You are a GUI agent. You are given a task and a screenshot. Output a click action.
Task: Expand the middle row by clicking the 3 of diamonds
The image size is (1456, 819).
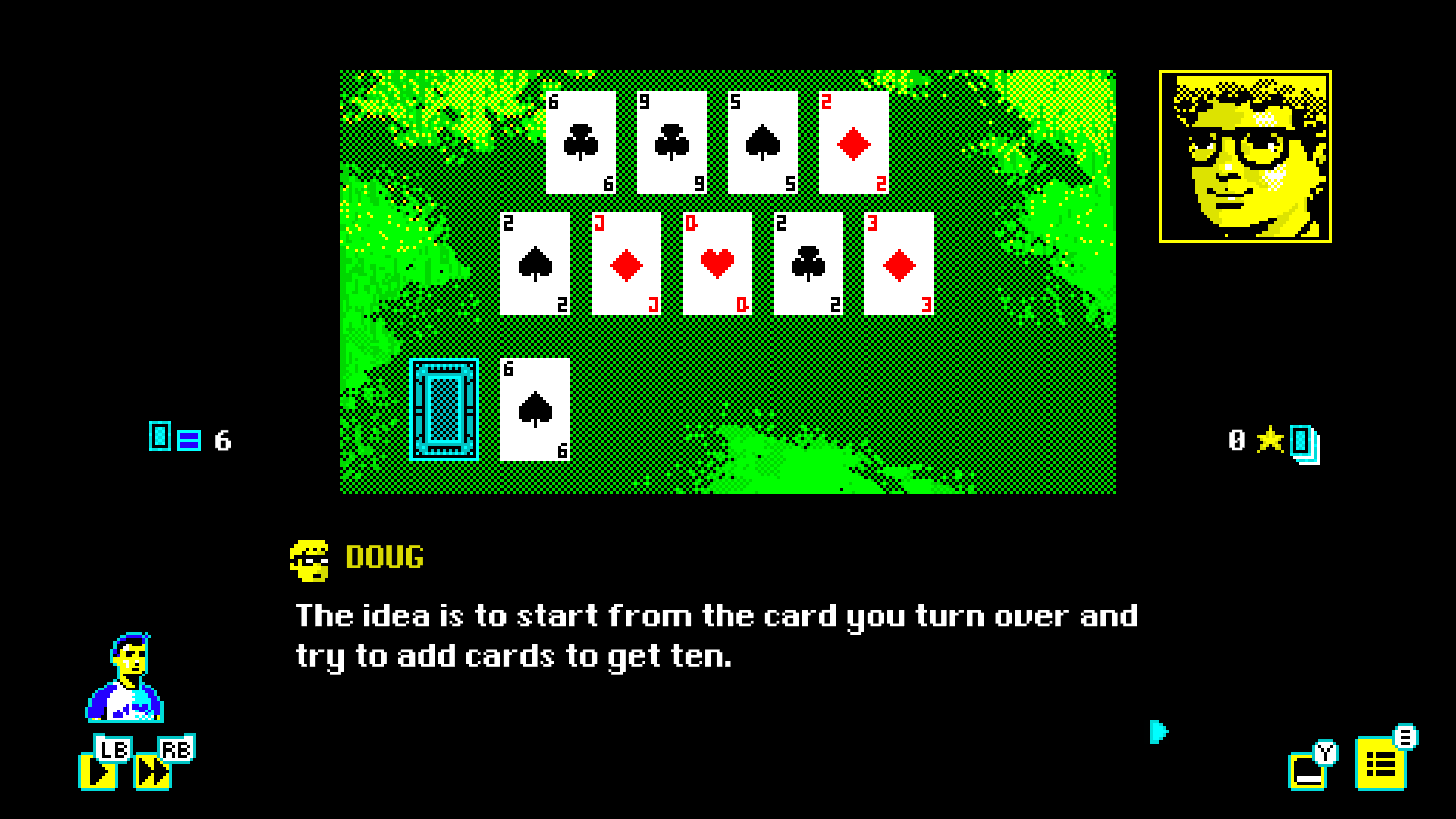(x=899, y=264)
